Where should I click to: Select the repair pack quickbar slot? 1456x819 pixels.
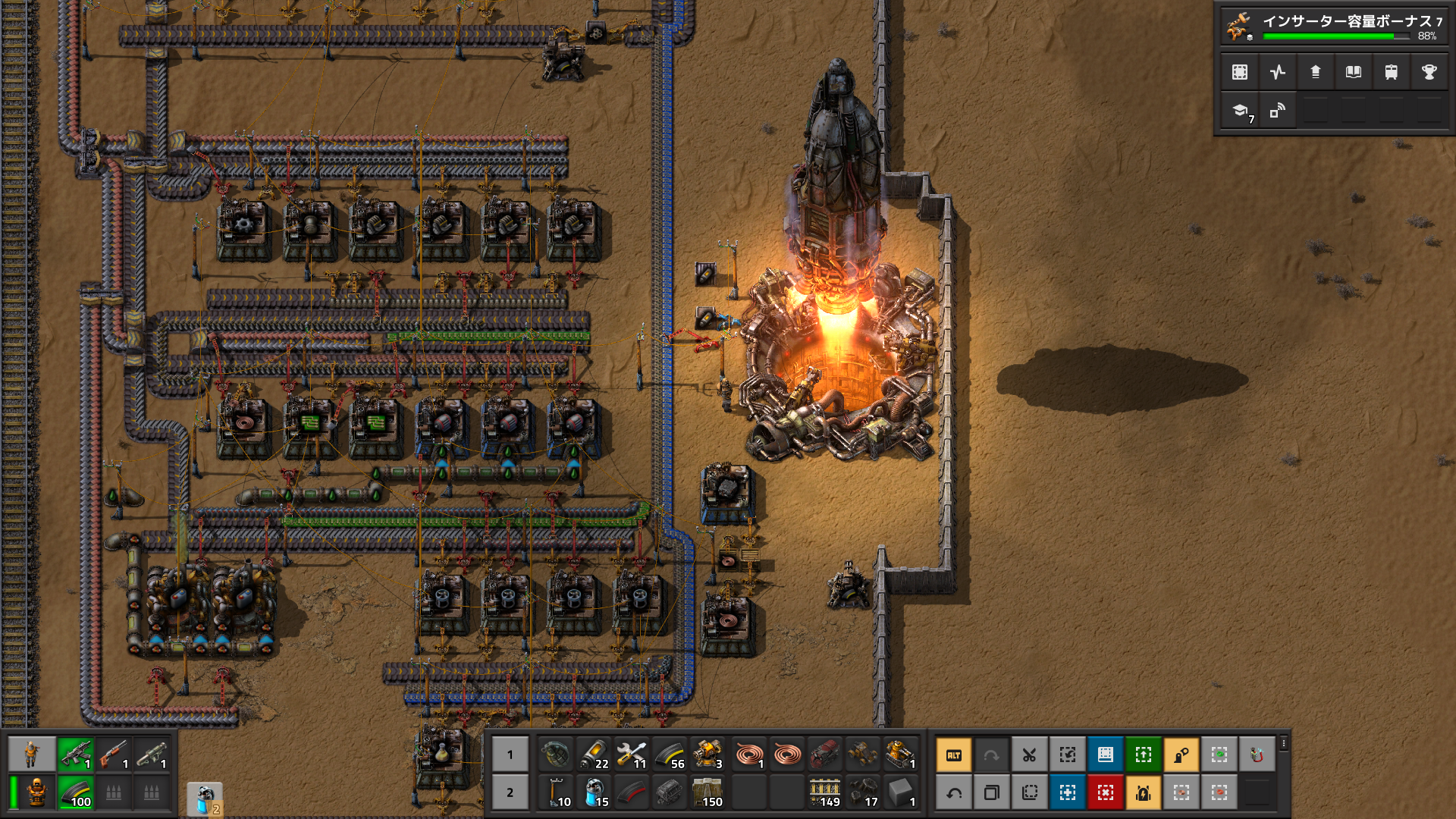click(632, 755)
